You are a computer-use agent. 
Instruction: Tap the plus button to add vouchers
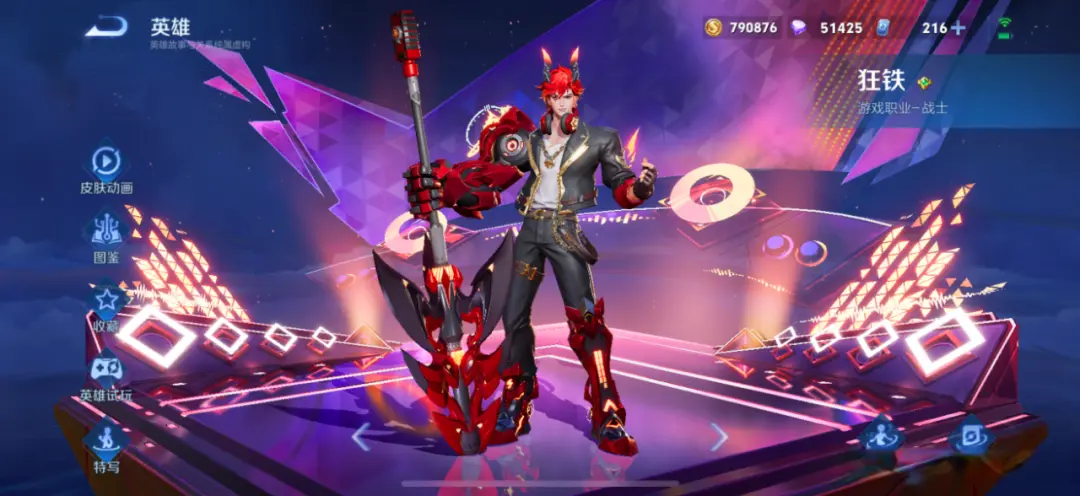pyautogui.click(x=958, y=27)
